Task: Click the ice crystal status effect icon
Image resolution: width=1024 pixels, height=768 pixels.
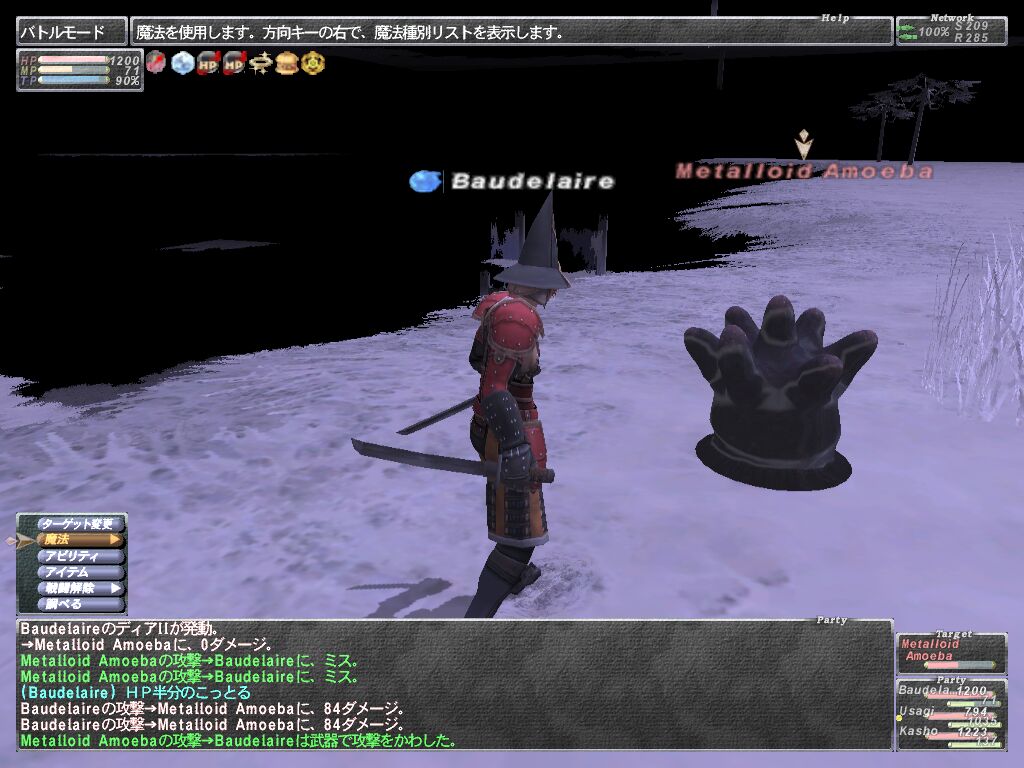Action: [x=182, y=63]
